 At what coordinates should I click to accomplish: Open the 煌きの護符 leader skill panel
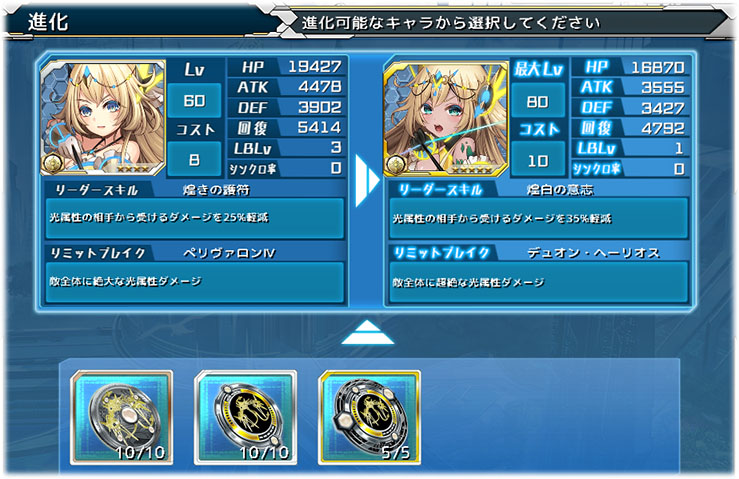point(195,210)
